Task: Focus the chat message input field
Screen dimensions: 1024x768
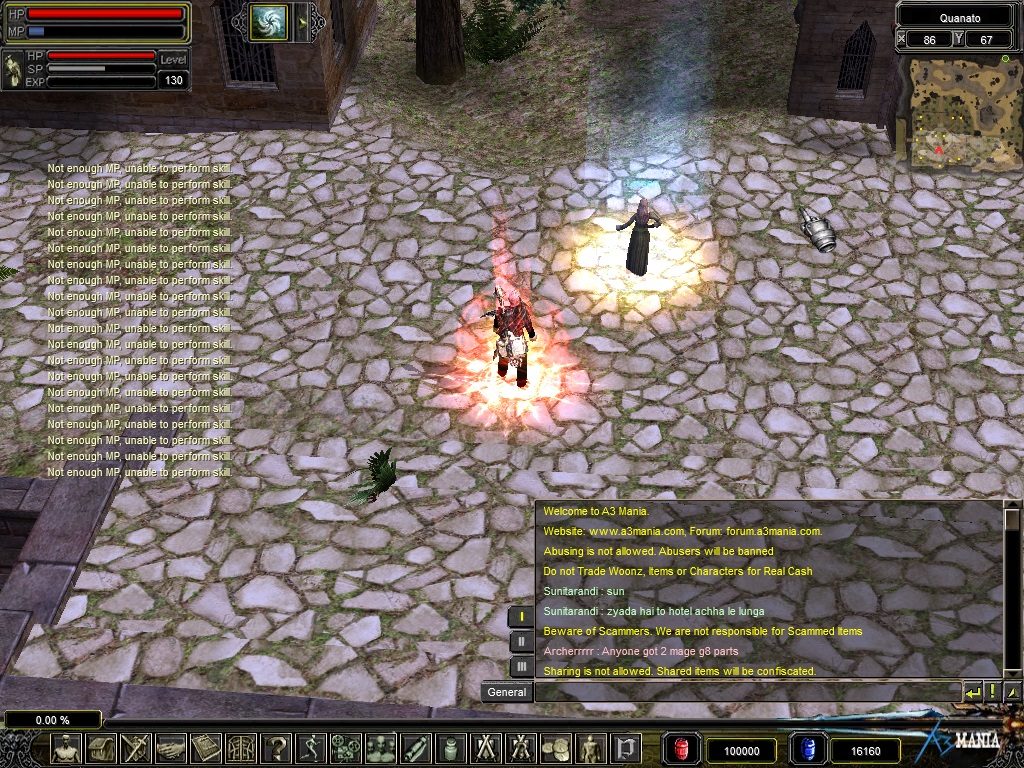Action: [746, 692]
